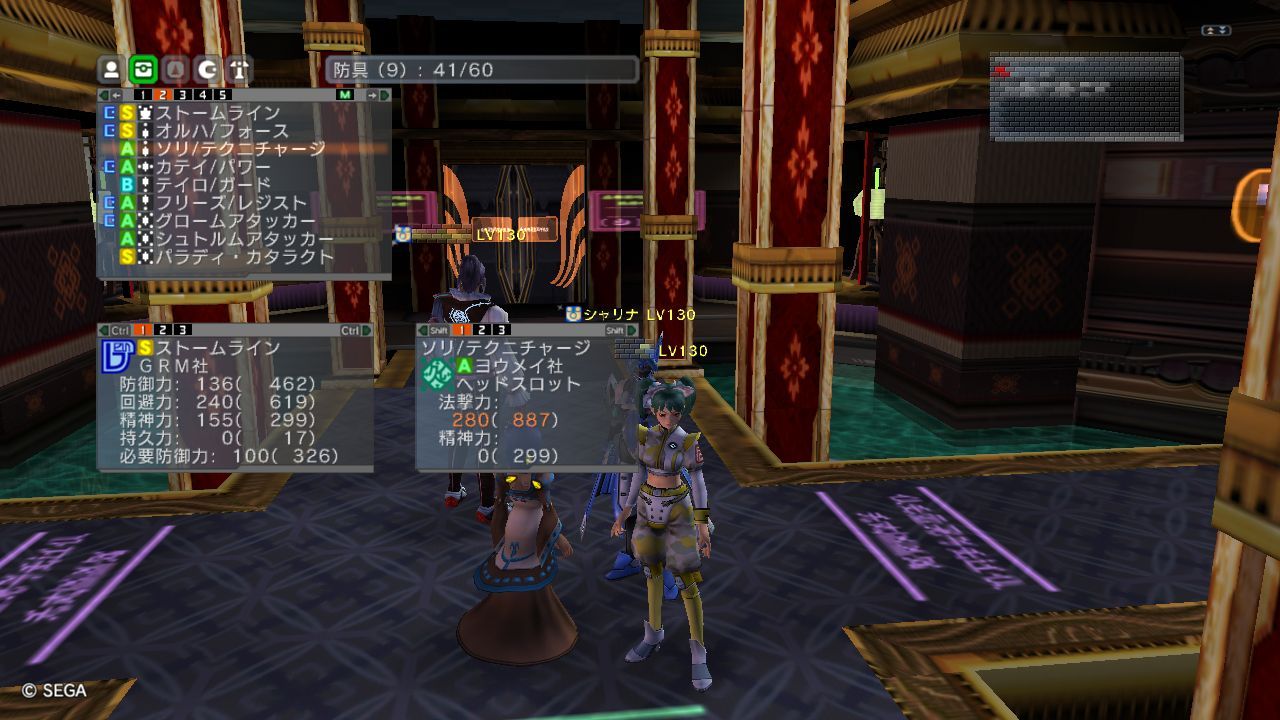Pick テイロ/ガード from the list
The image size is (1280, 720).
coord(212,185)
